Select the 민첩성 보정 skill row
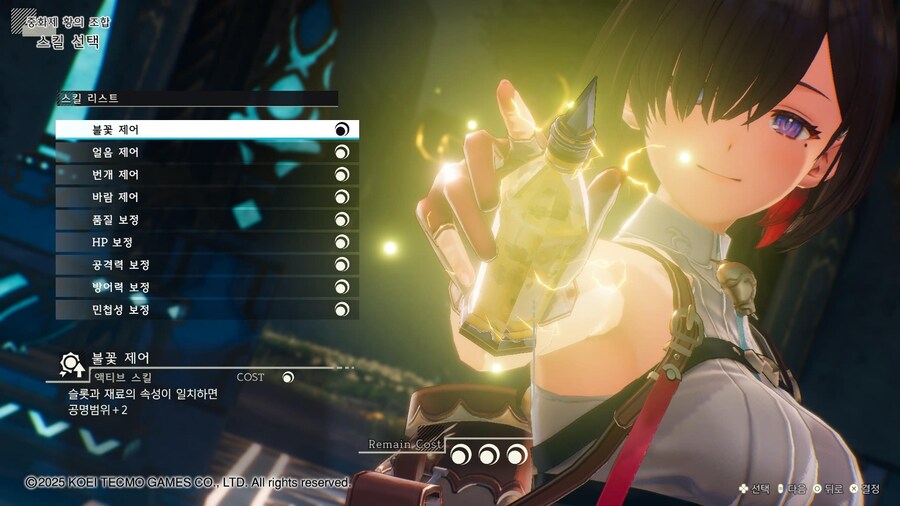This screenshot has width=900, height=506. (x=206, y=310)
